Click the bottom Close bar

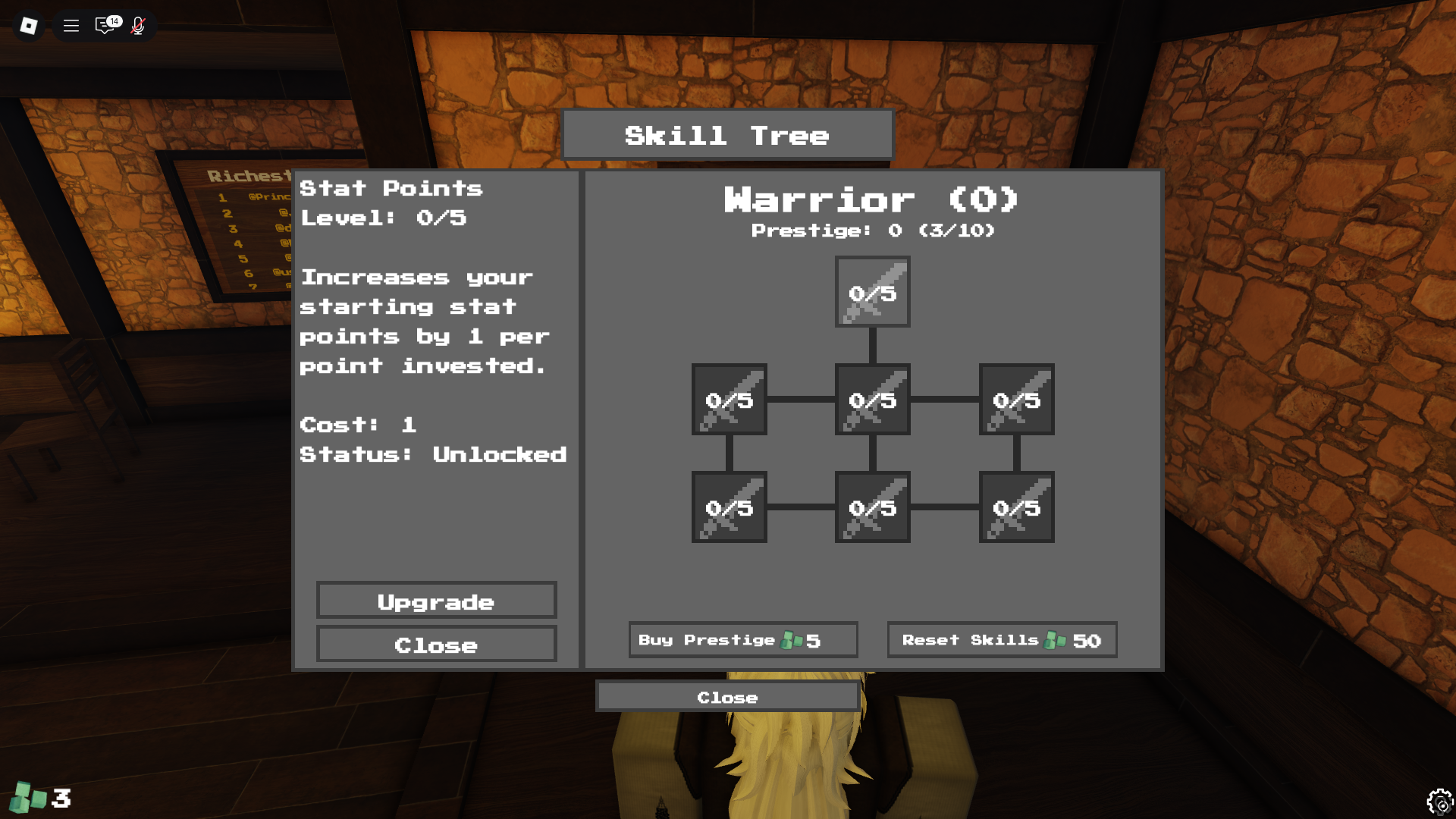726,696
